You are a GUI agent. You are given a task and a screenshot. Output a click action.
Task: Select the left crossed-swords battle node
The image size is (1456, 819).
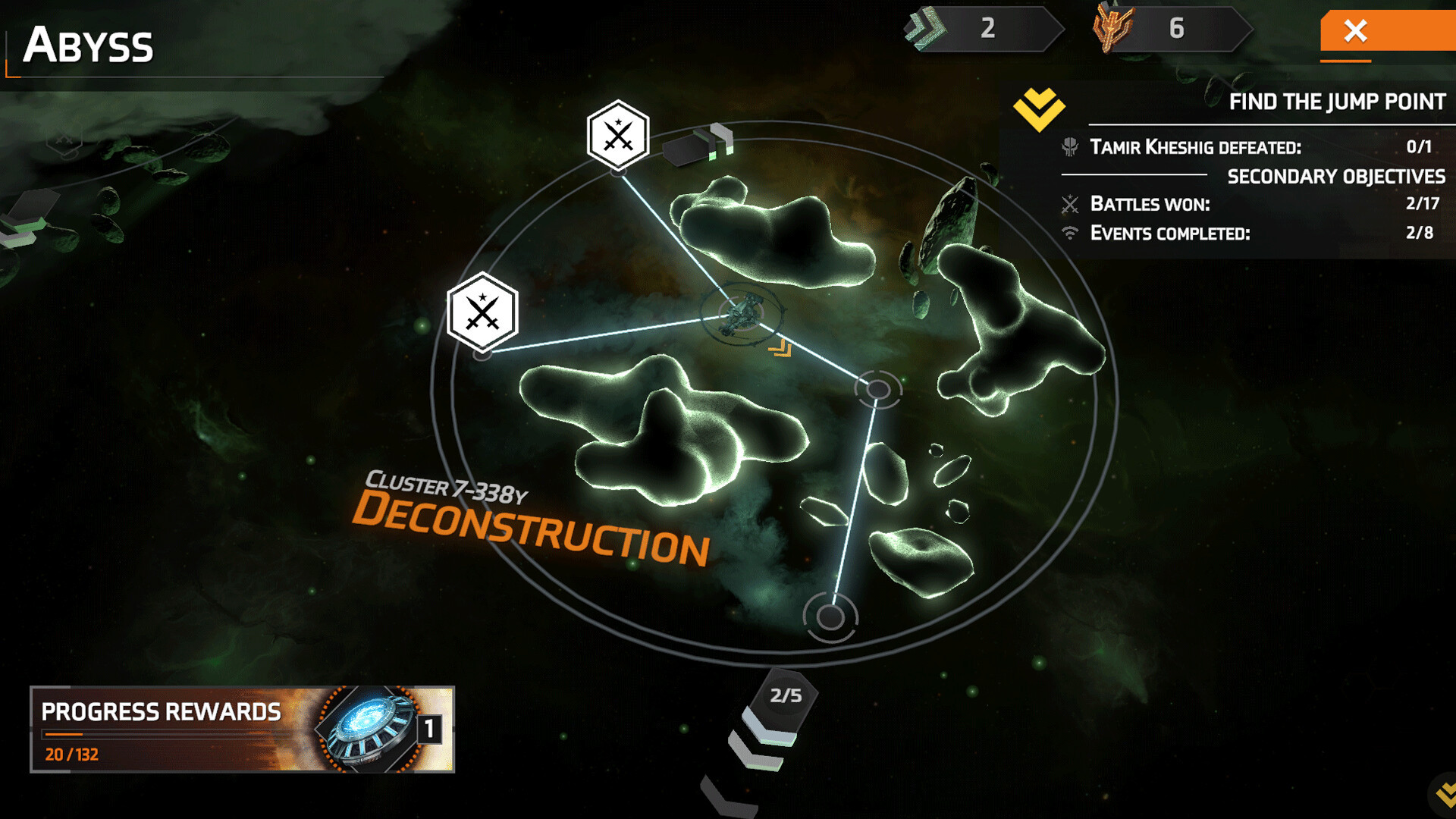(482, 312)
